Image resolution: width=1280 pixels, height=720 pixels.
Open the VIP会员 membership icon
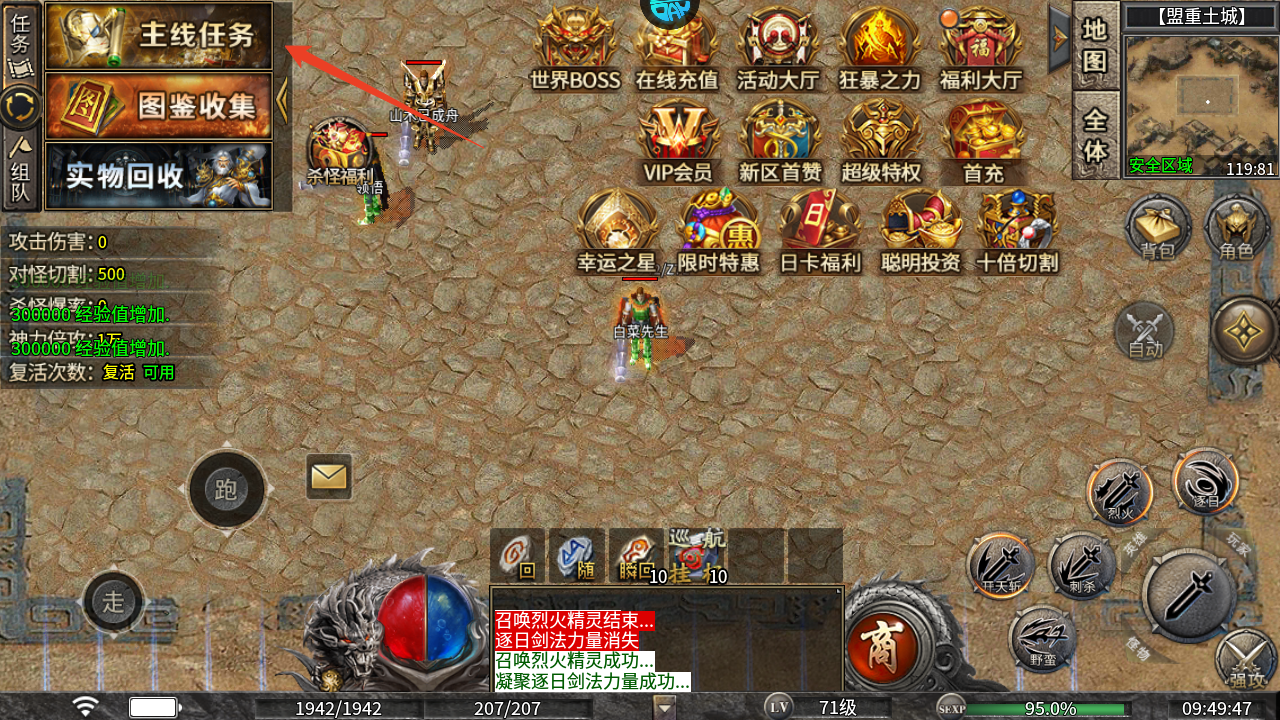point(678,142)
